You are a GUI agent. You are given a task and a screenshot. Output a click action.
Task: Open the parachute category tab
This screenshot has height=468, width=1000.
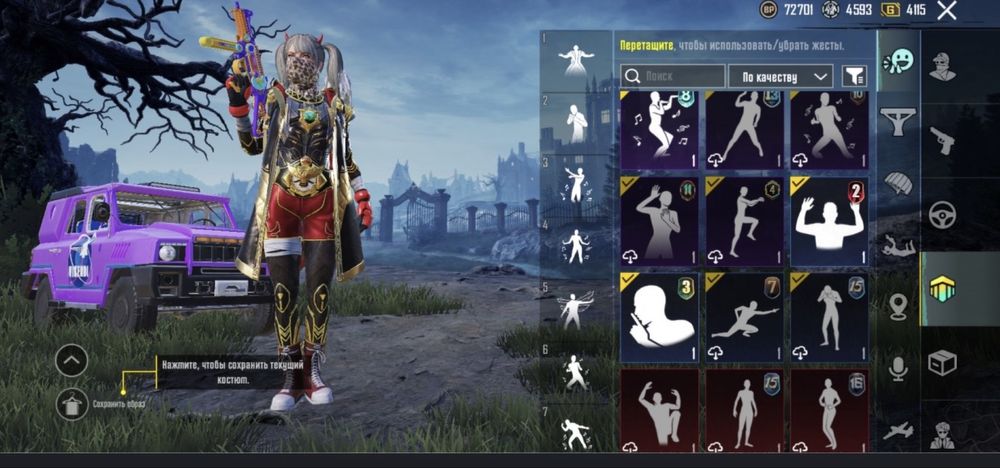[x=898, y=183]
